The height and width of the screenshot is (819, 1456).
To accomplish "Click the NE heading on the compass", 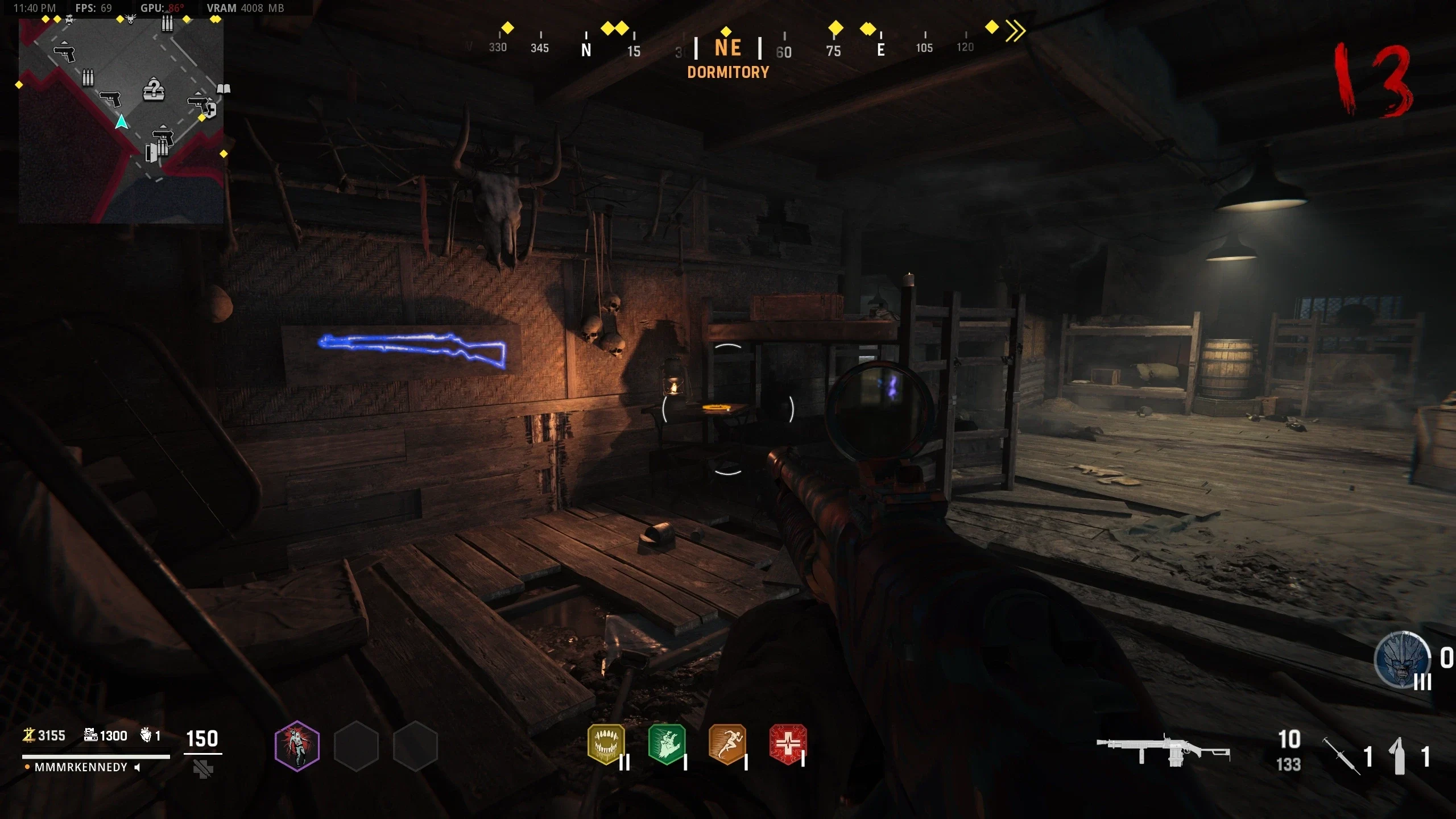I will 728,48.
